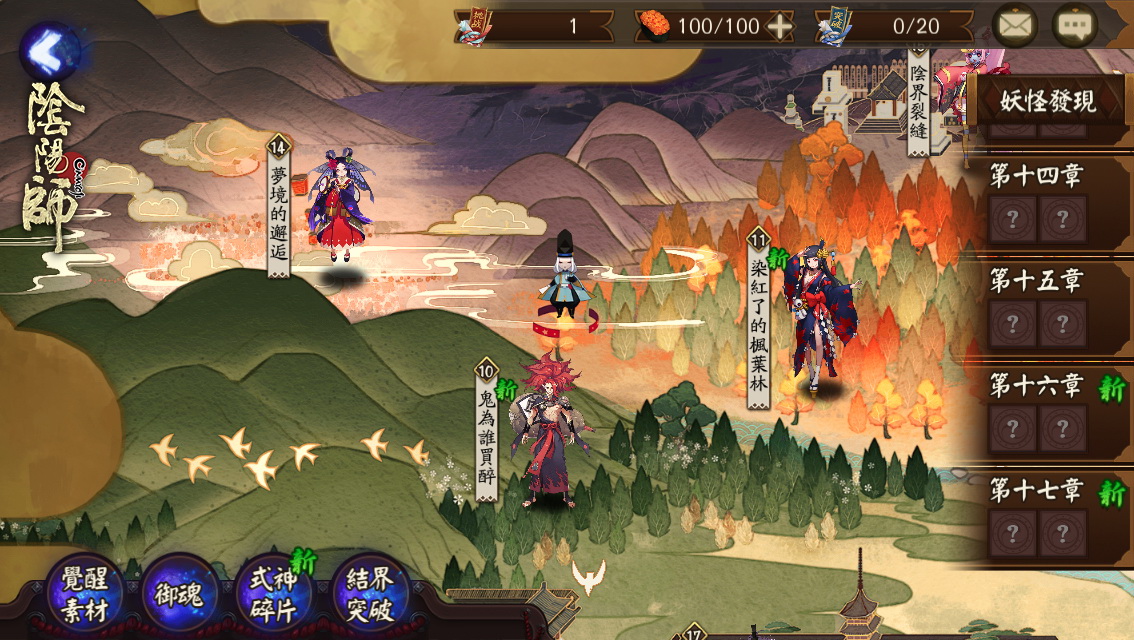Open 覺醒素材 awakening materials button
The width and height of the screenshot is (1134, 640).
click(x=84, y=594)
